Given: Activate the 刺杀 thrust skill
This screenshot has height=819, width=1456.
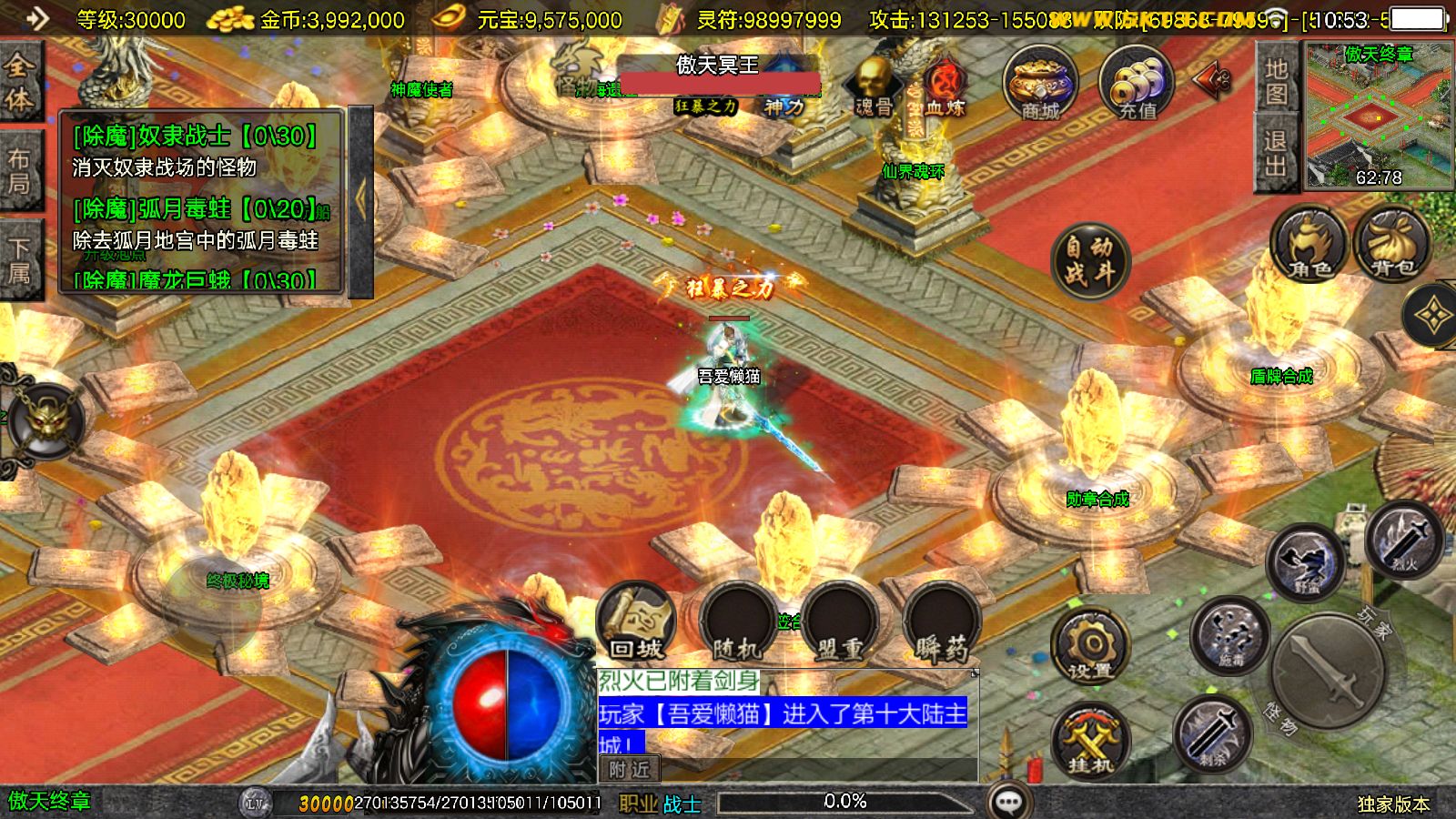Looking at the screenshot, I should click(1211, 733).
